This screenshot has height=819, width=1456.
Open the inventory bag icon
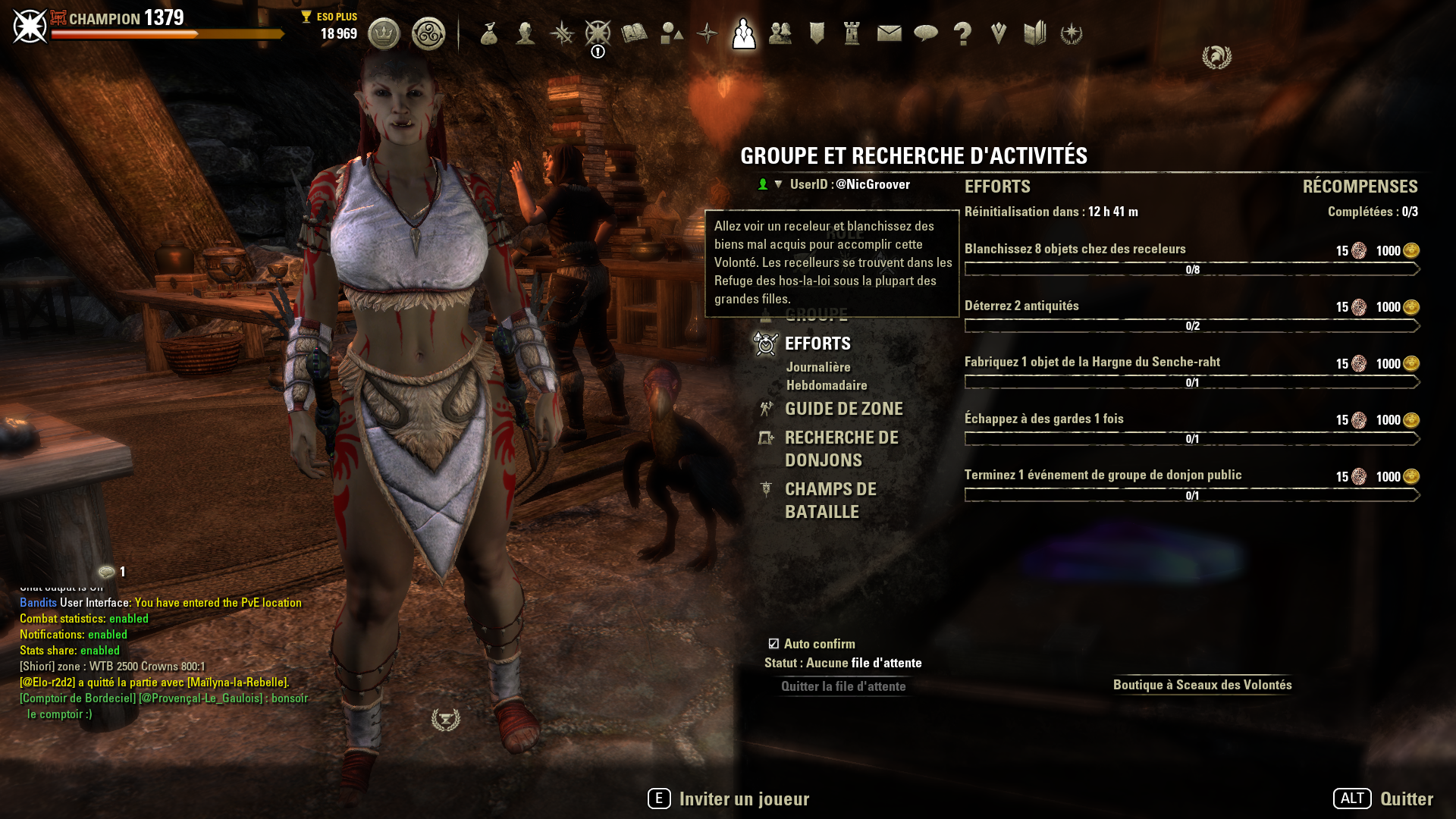pyautogui.click(x=489, y=33)
